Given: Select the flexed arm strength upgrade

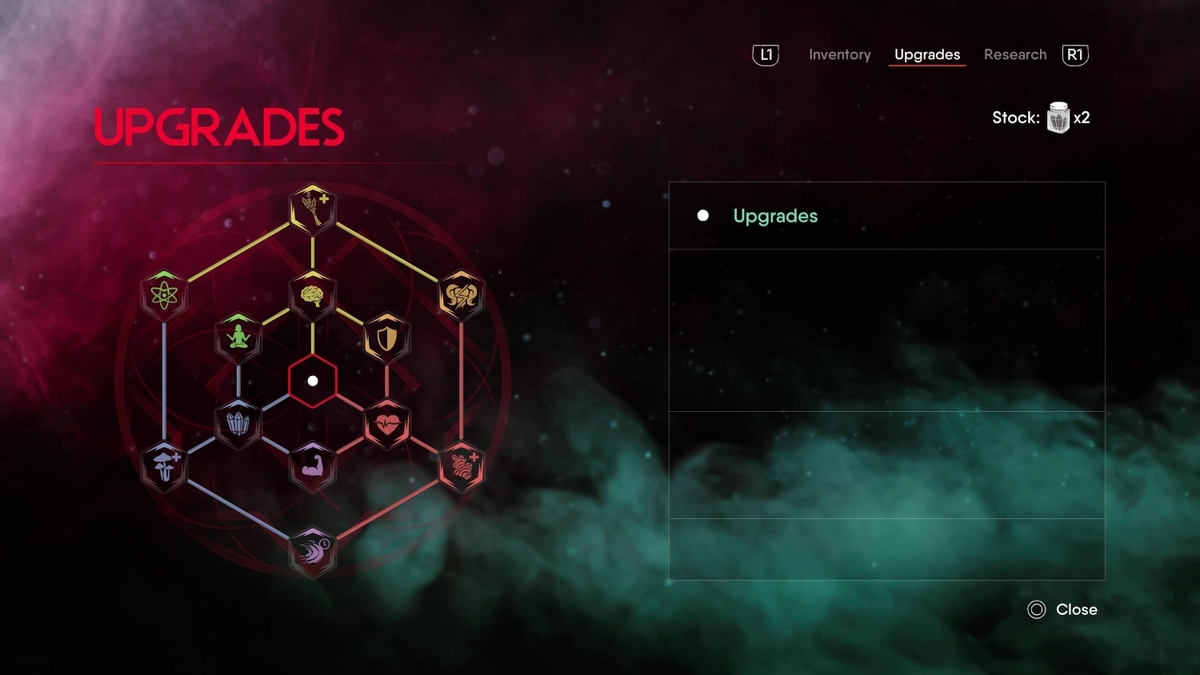Looking at the screenshot, I should coord(312,467).
